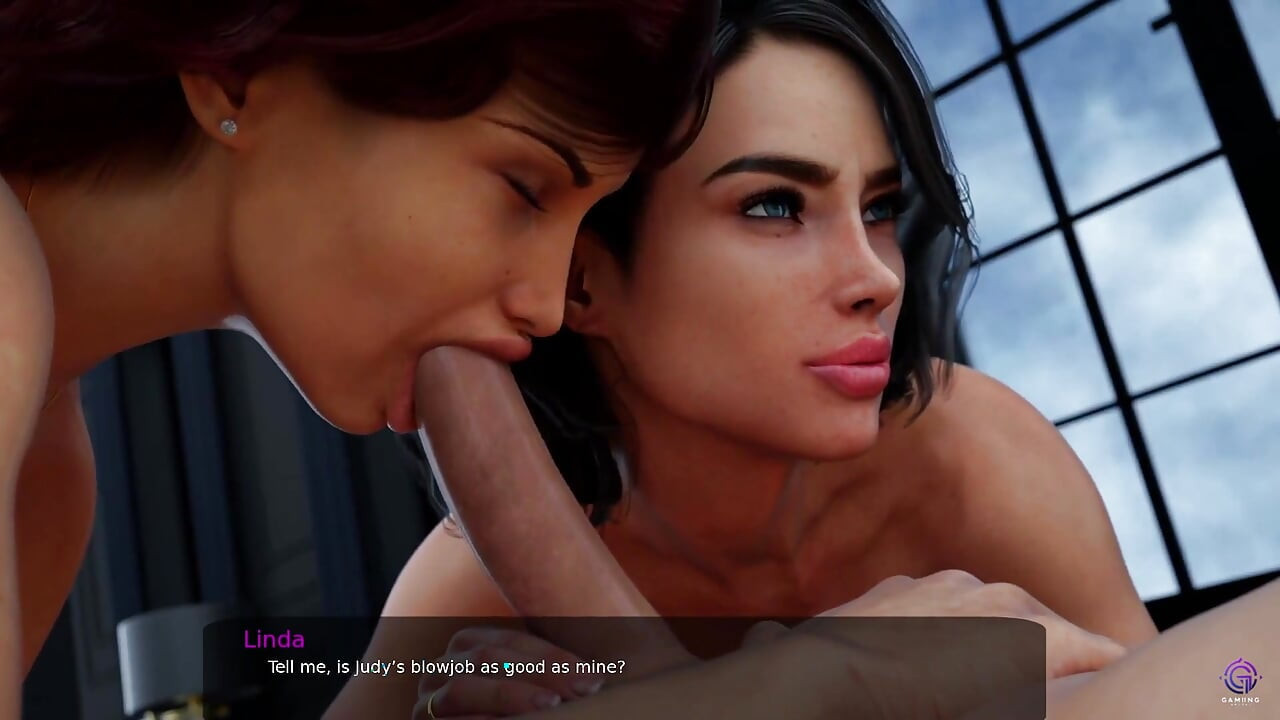Click the Gamiing watermark logo
This screenshot has height=720, width=1280.
[1240, 680]
